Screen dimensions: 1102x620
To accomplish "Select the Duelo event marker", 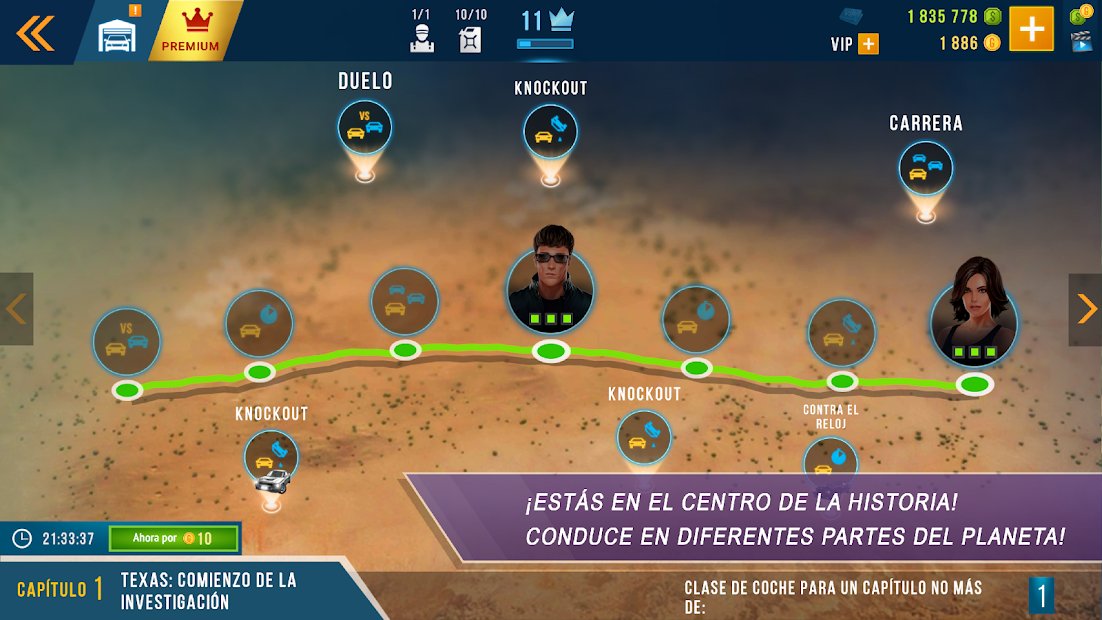I will tap(364, 127).
